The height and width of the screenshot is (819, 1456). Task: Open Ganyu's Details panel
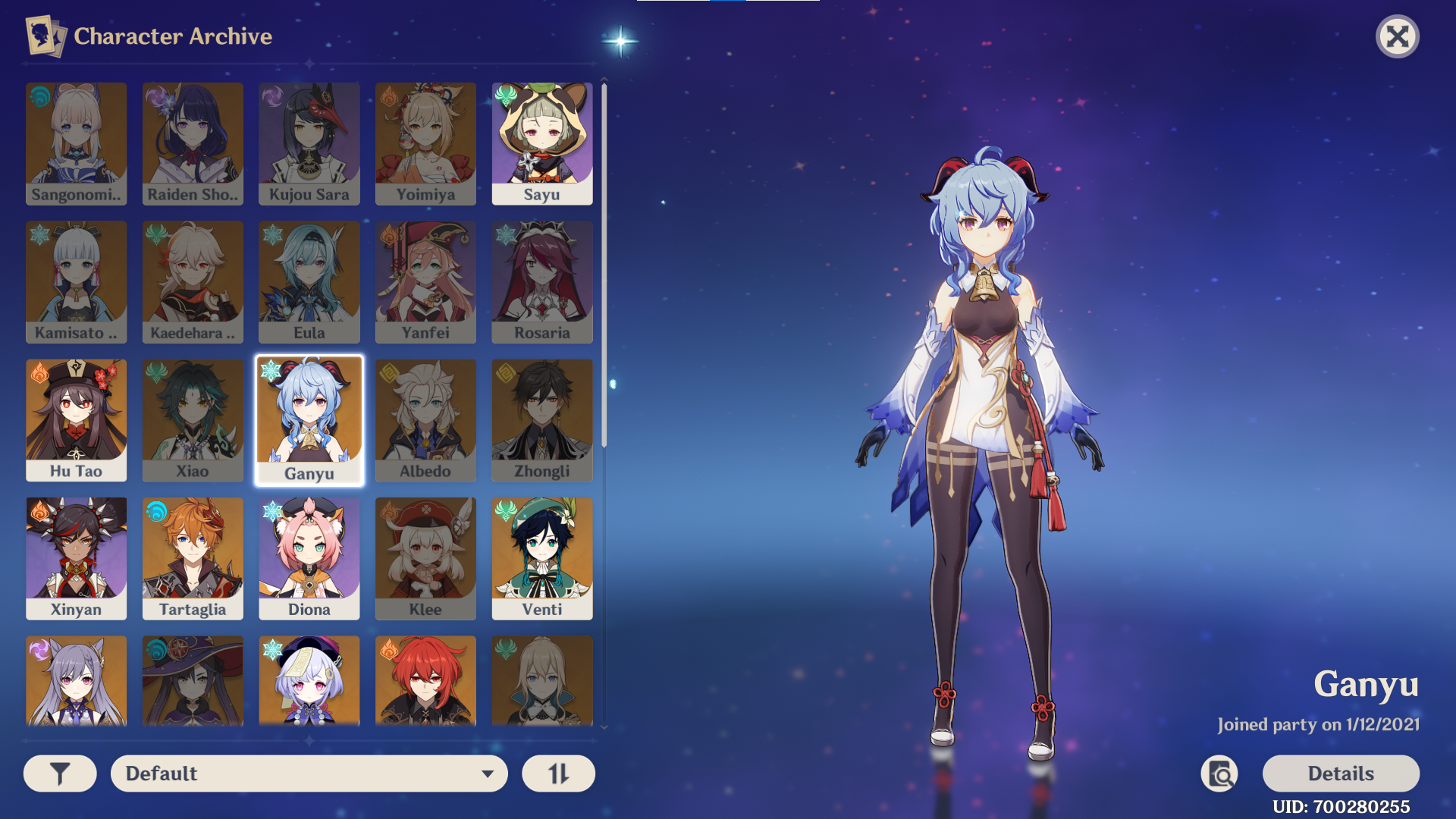tap(1341, 773)
